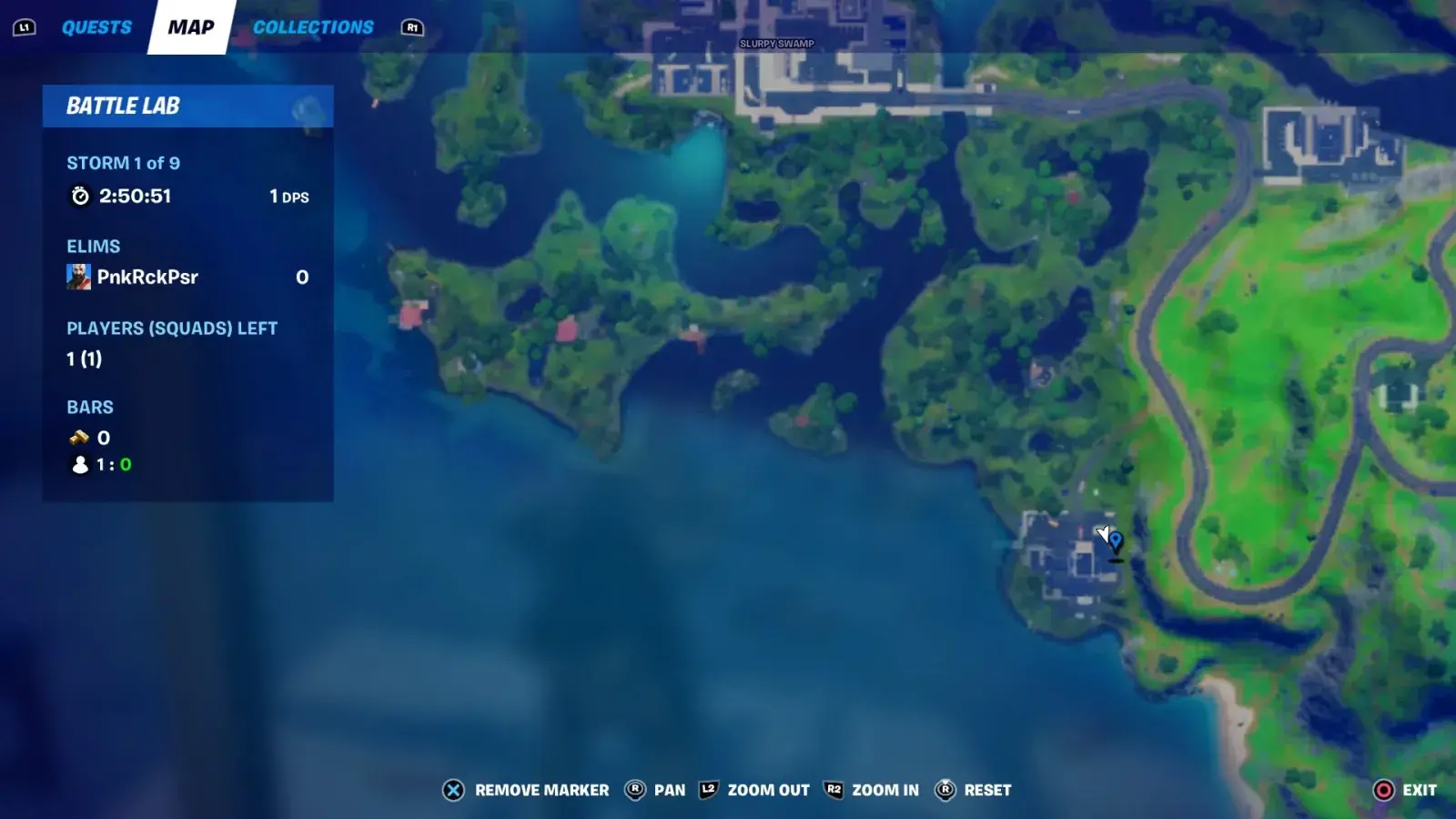Select PnkRckPsr's player avatar
This screenshot has height=819, width=1456.
point(80,277)
